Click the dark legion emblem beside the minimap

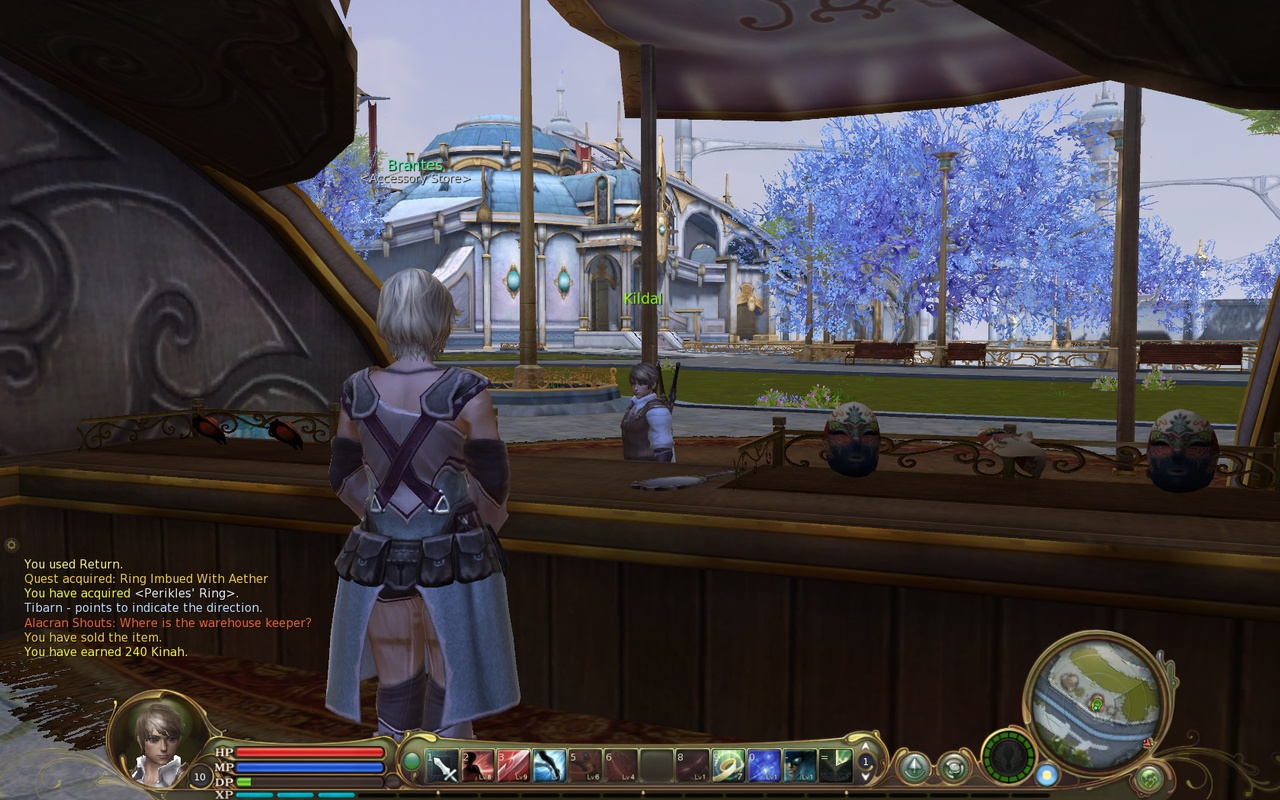[x=1008, y=760]
